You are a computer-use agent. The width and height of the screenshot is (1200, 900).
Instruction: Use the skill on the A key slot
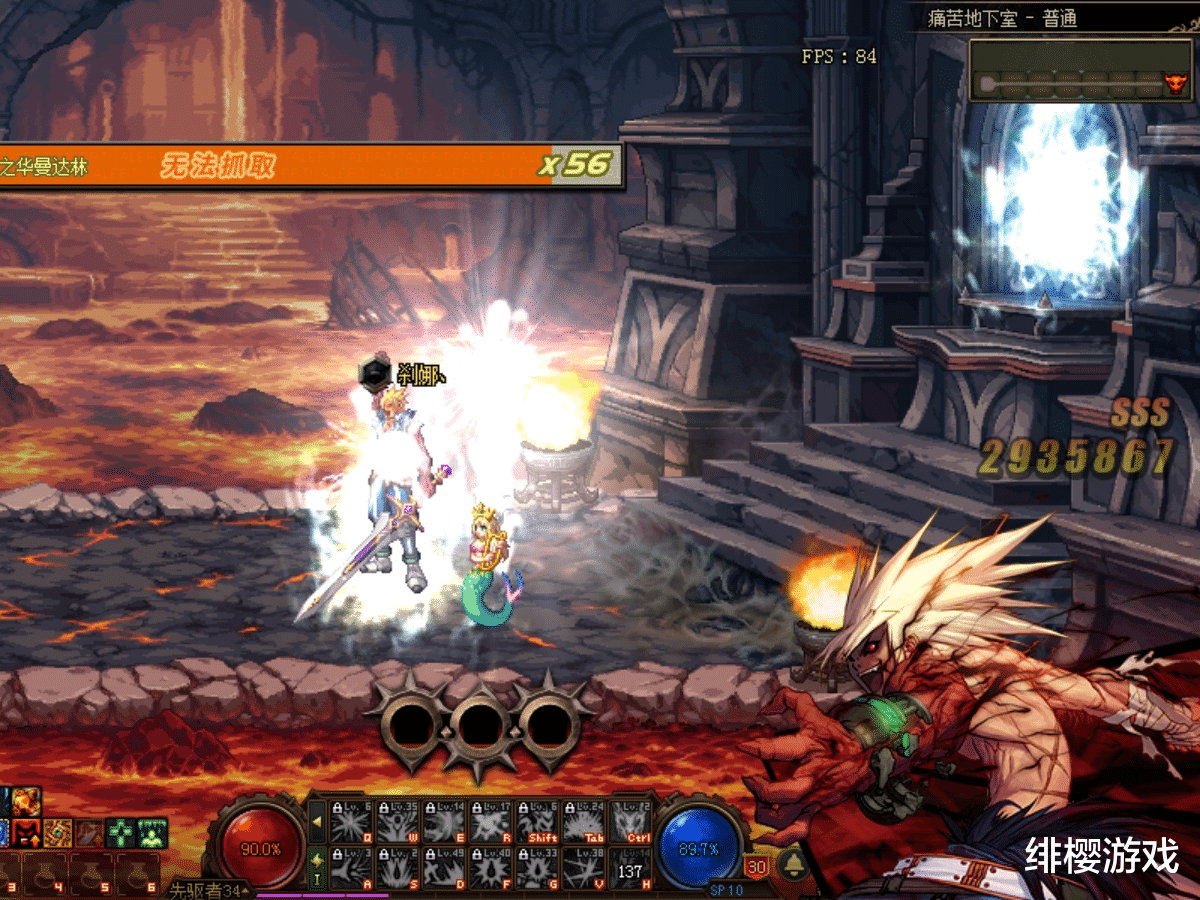(x=352, y=867)
